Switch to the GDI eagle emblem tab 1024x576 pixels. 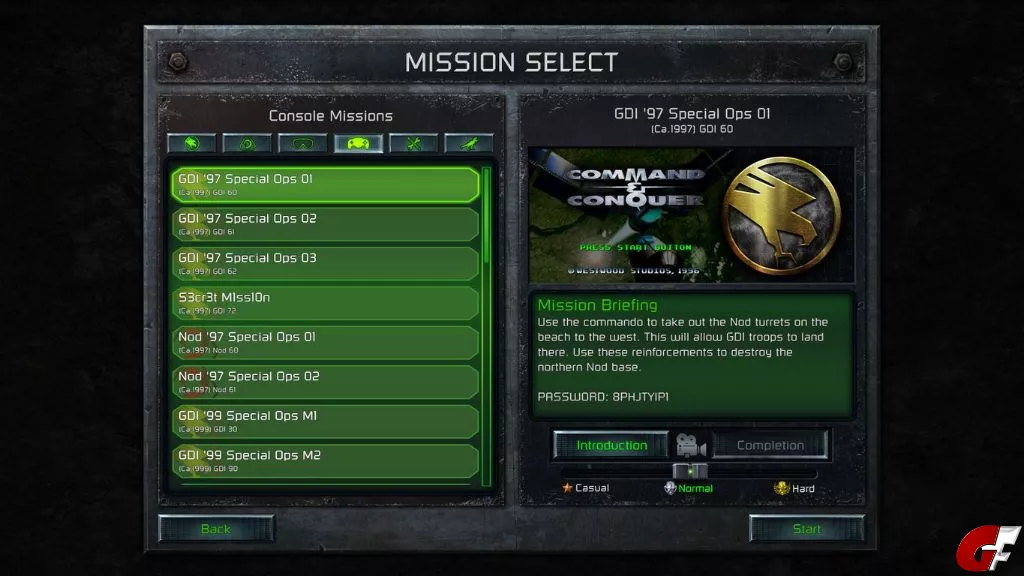pos(192,144)
